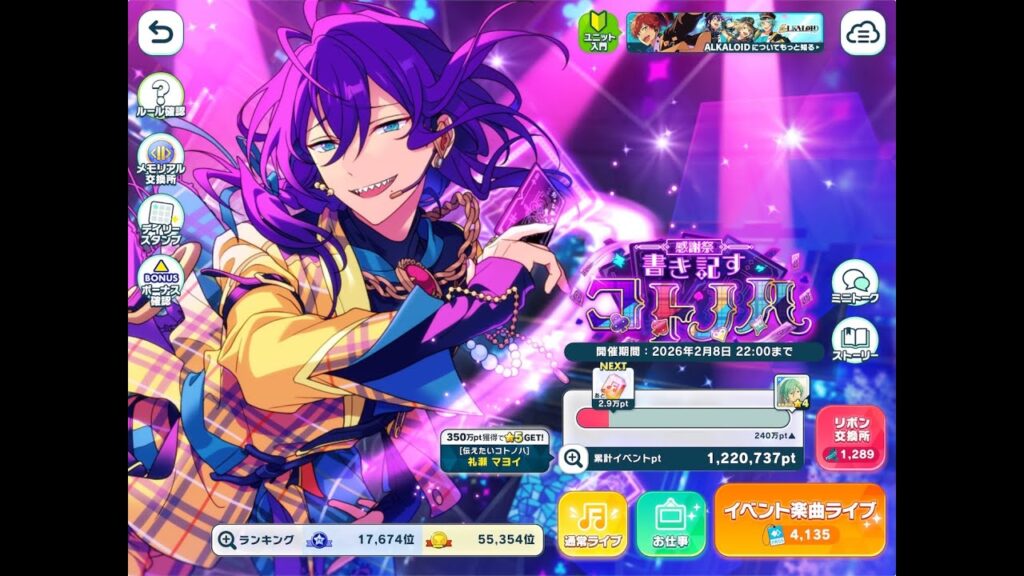Open the ユニット入門 unit intro icon
Viewport: 1024px width, 576px height.
point(601,33)
